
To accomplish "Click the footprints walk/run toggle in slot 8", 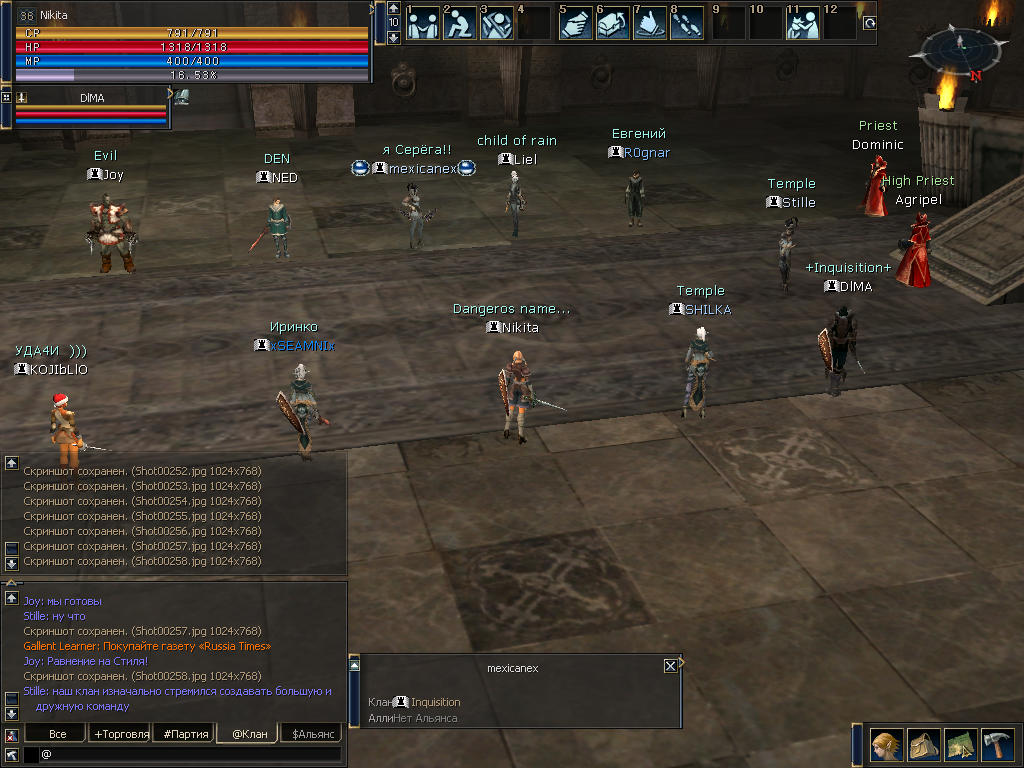I will pyautogui.click(x=687, y=23).
